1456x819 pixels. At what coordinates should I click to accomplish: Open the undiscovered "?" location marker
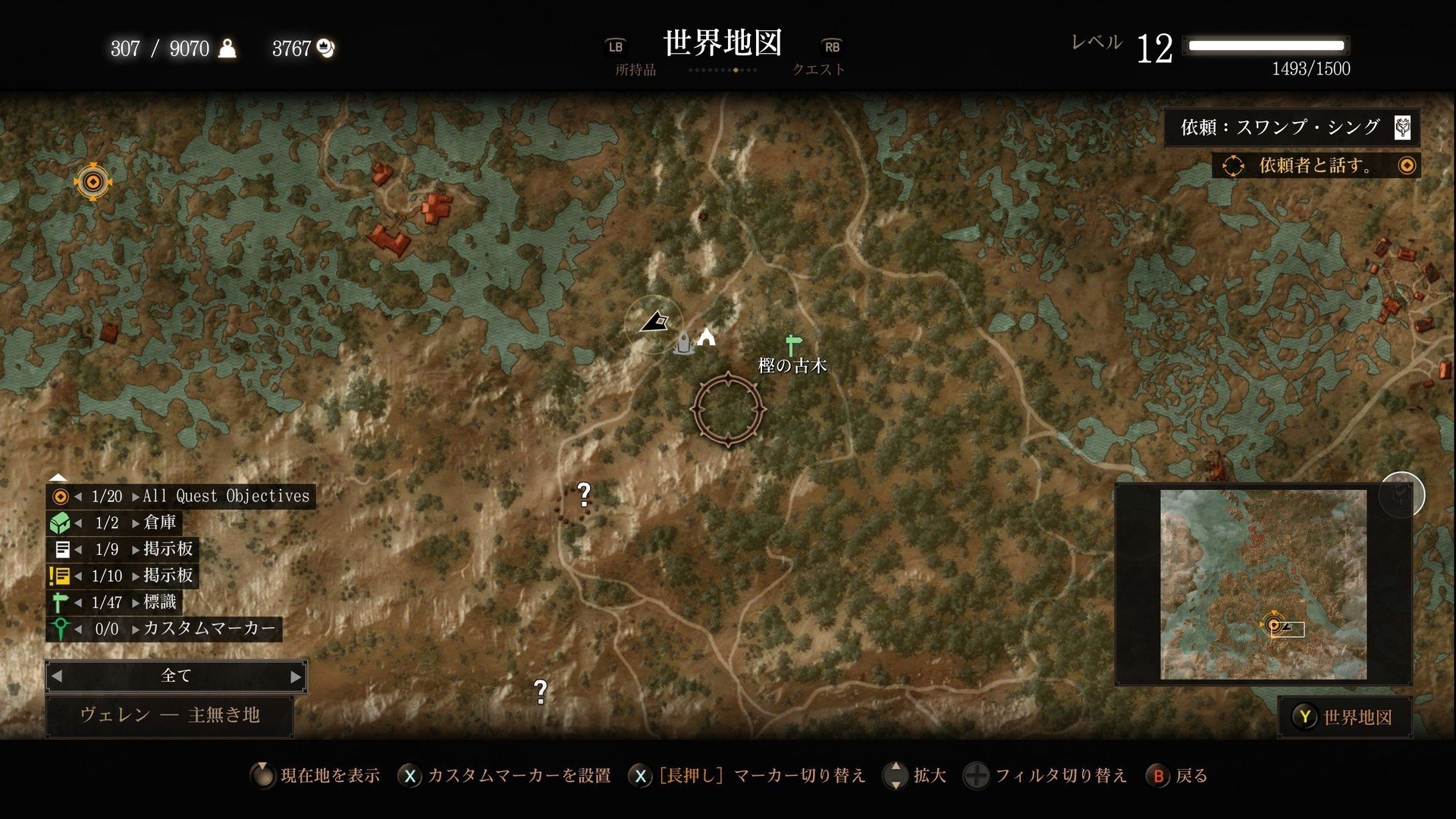click(582, 494)
